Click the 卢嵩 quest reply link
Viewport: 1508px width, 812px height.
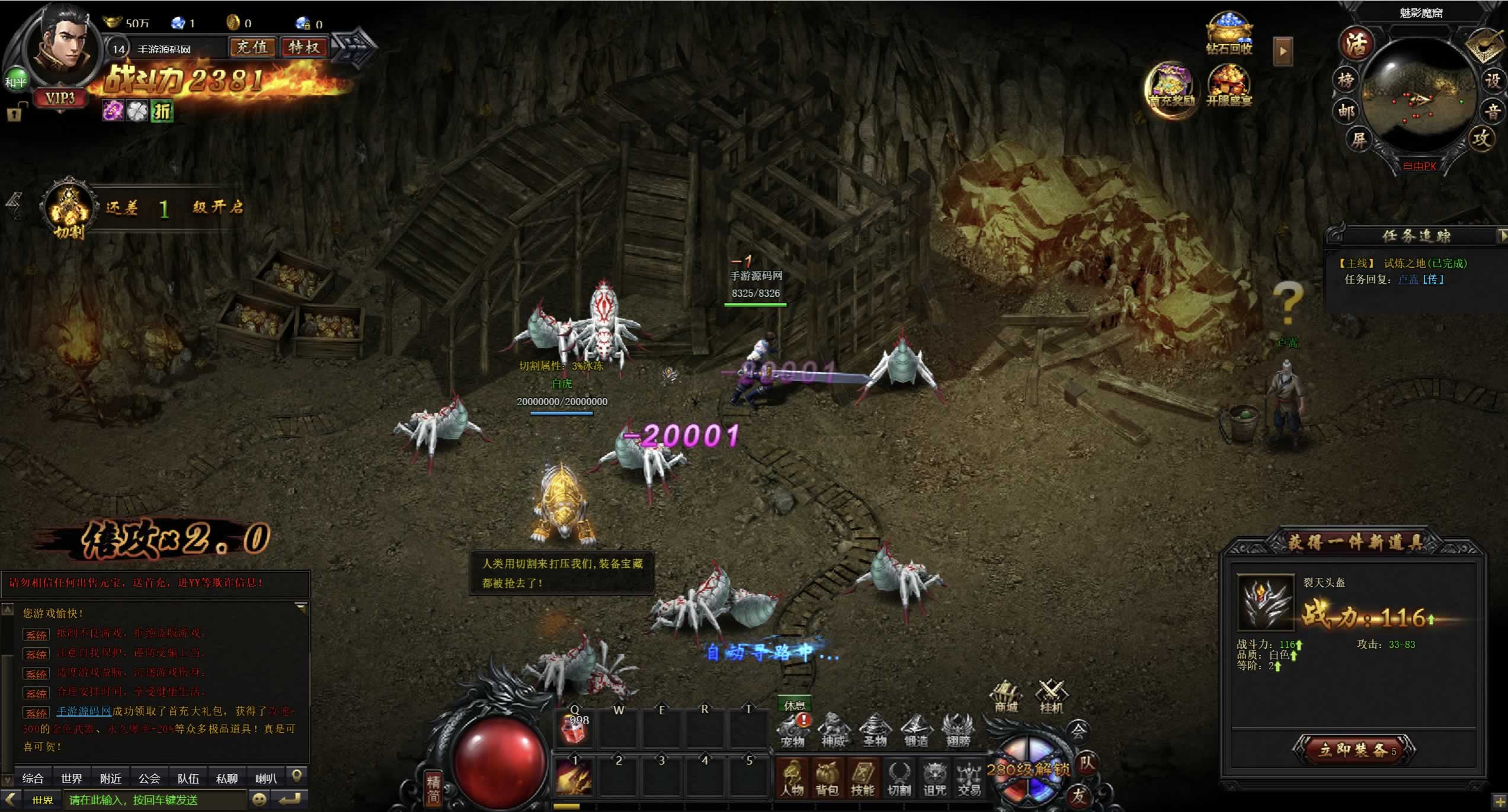pyautogui.click(x=1408, y=280)
